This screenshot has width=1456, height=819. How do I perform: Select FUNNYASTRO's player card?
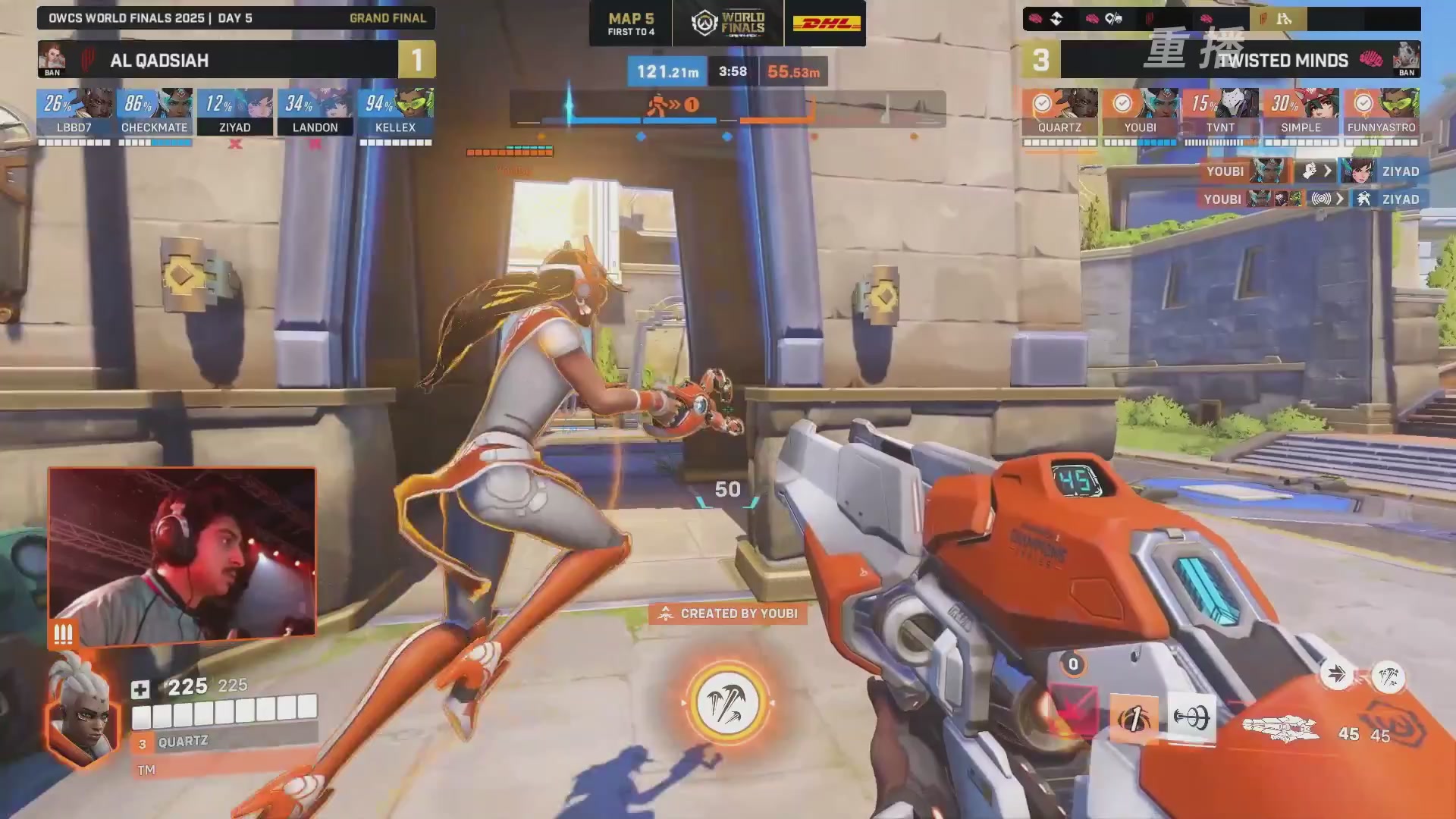click(x=1381, y=112)
